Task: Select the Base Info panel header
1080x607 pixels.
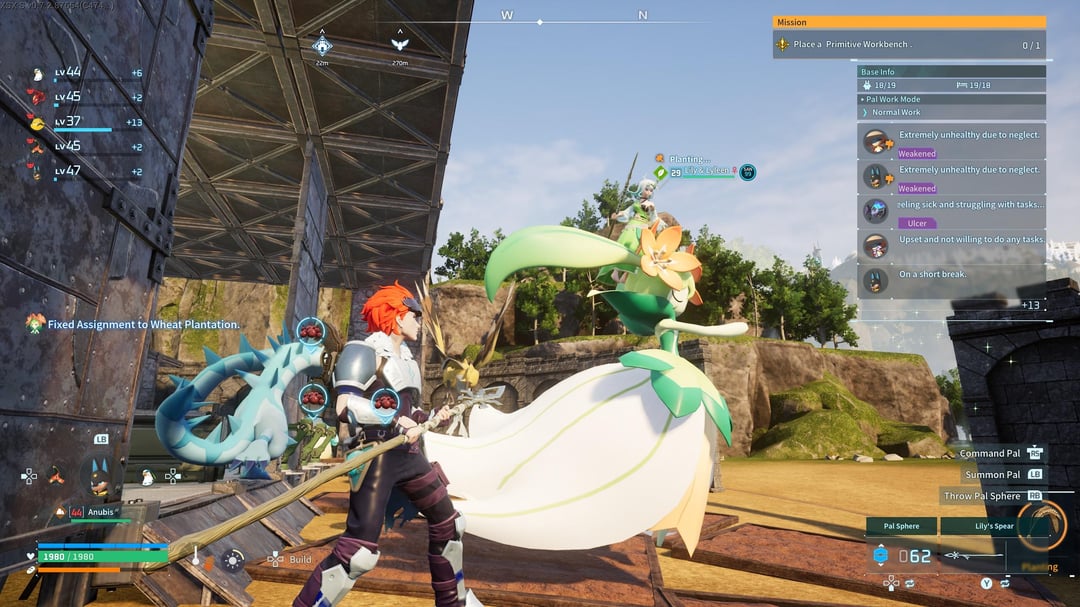Action: click(x=951, y=72)
